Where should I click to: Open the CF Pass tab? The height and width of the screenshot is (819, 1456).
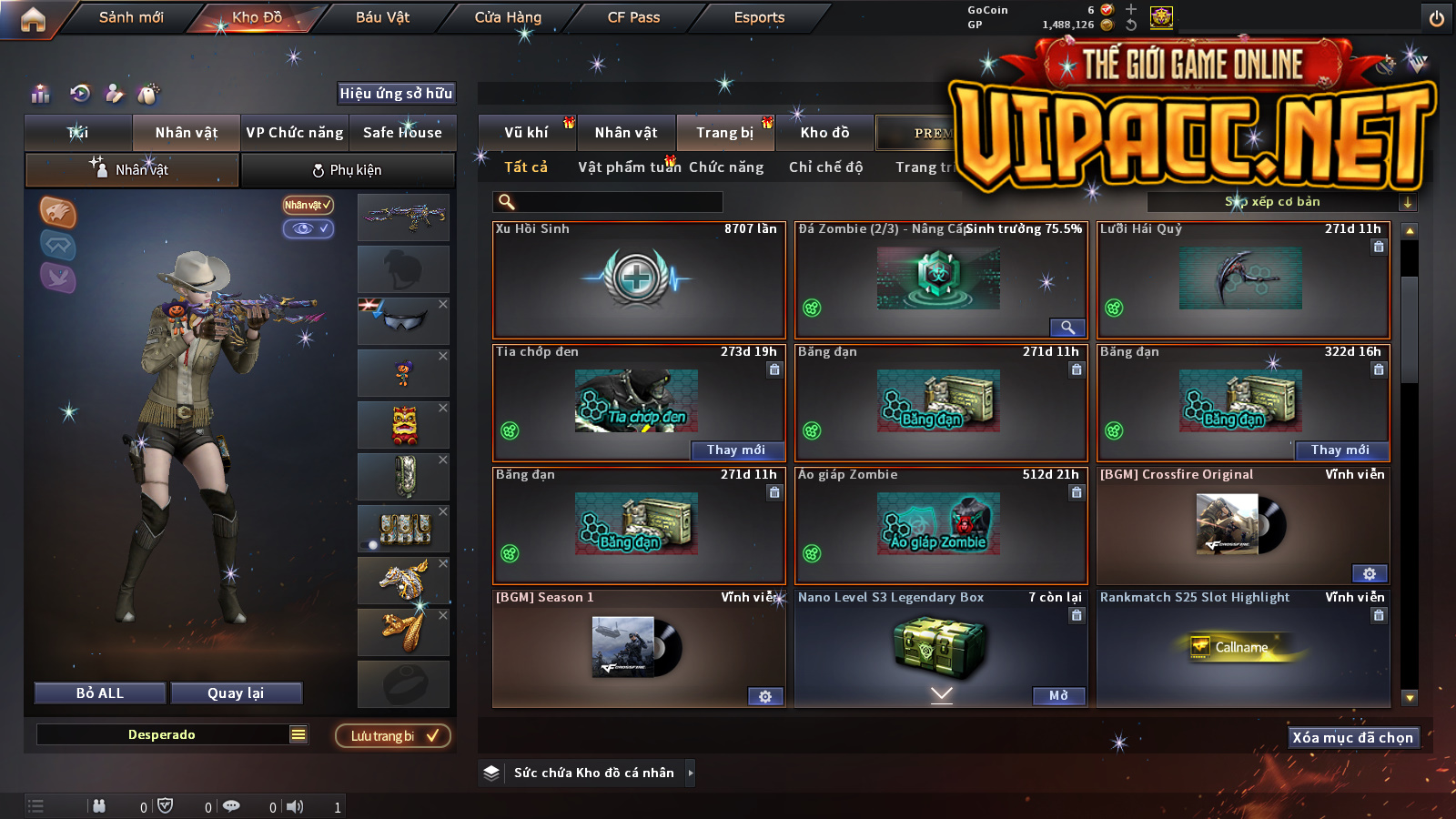(633, 17)
